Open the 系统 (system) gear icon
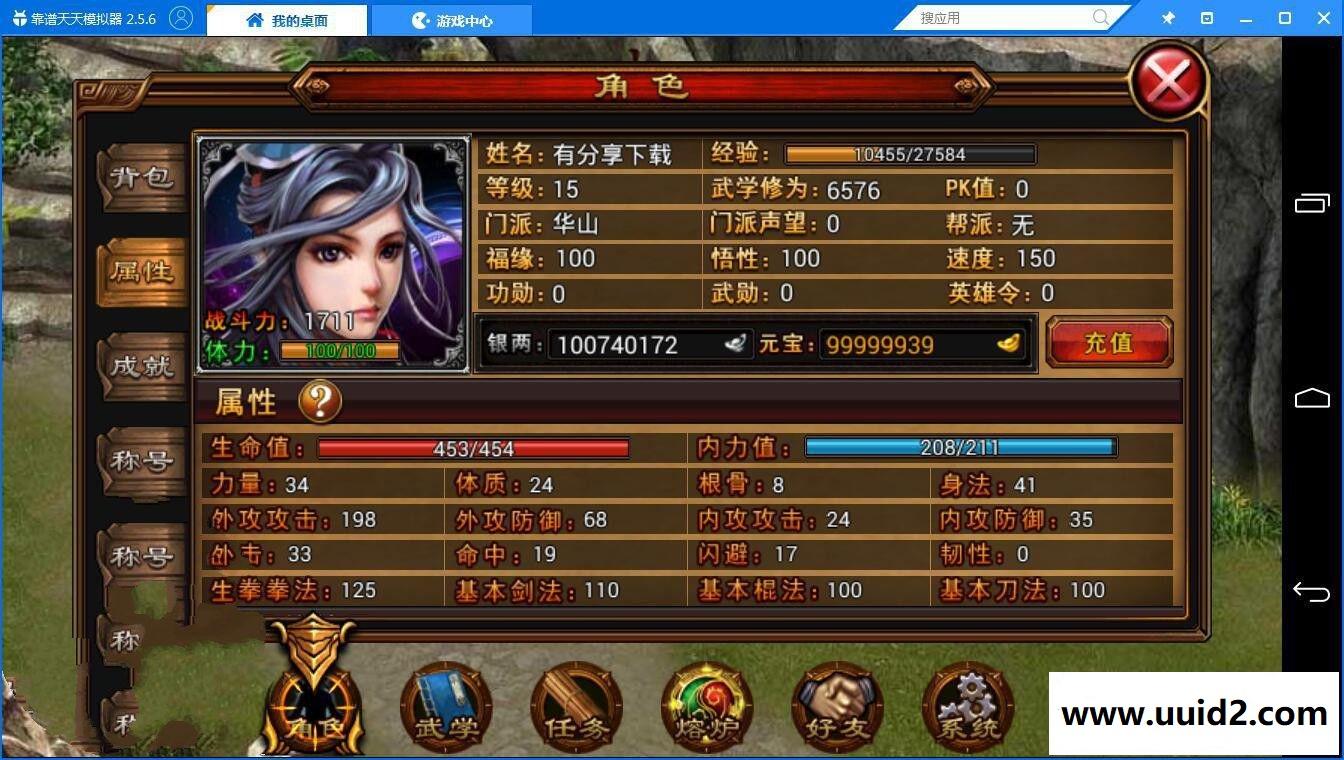The height and width of the screenshot is (760, 1344). pos(968,705)
